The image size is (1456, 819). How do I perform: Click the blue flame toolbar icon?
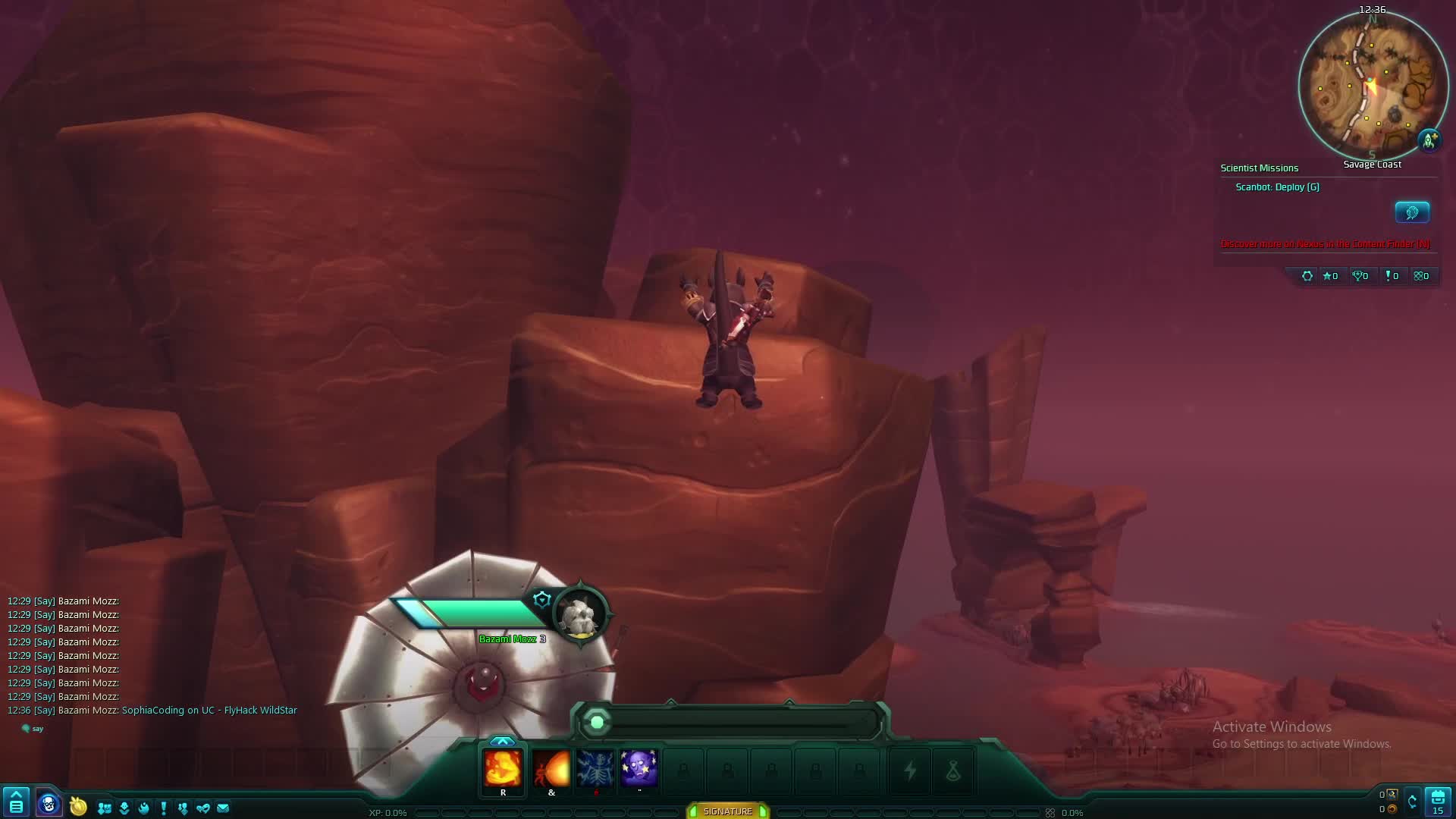(x=143, y=808)
